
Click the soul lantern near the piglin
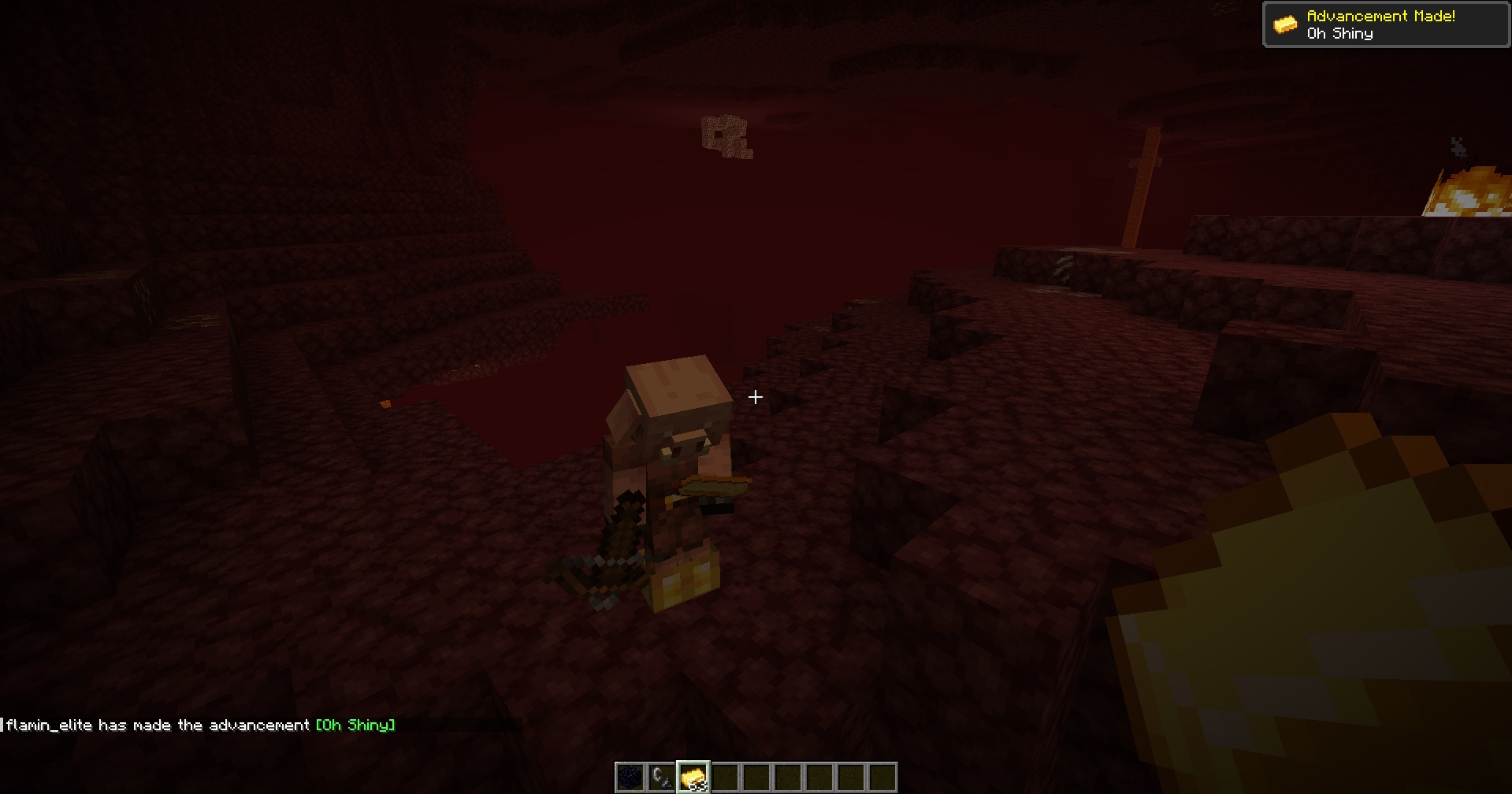tap(684, 575)
